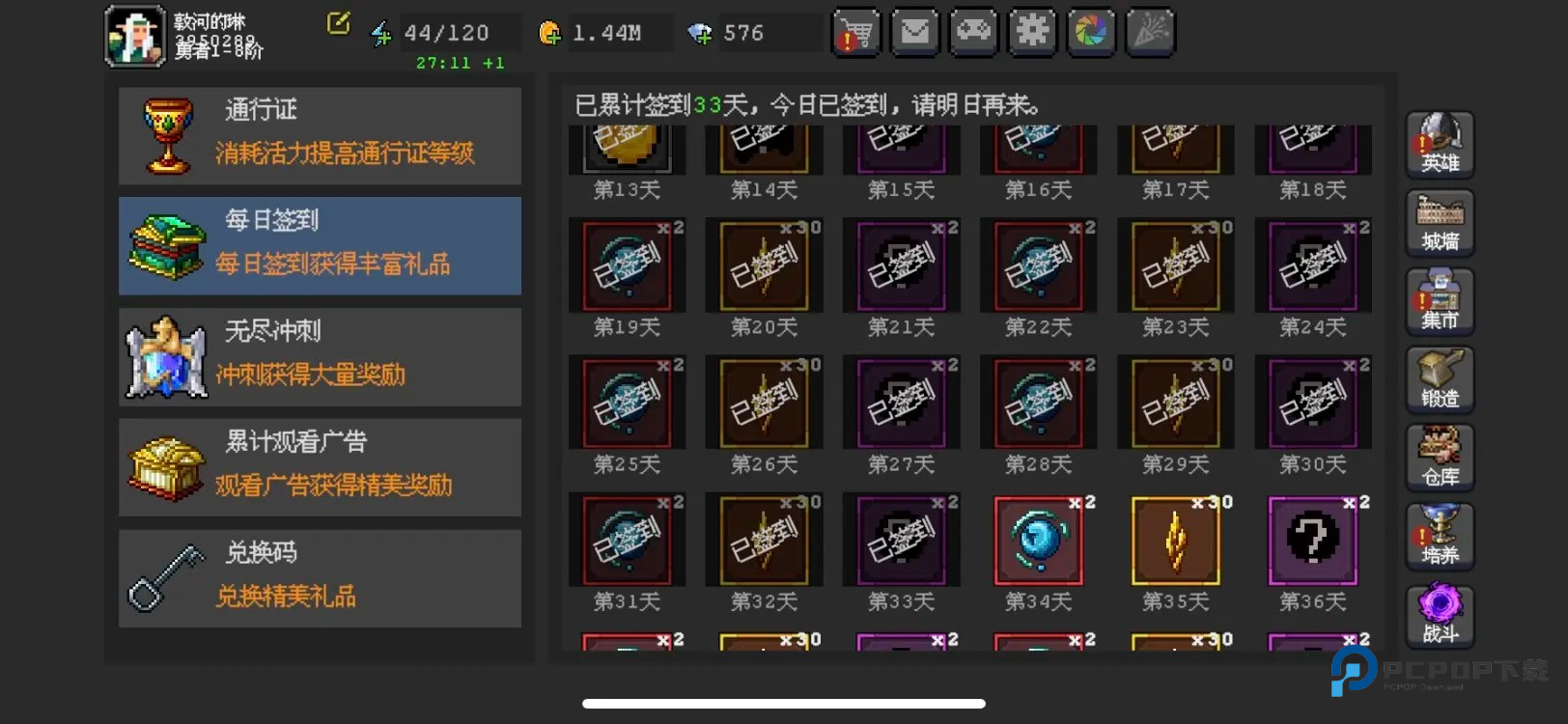Image resolution: width=1568 pixels, height=724 pixels.
Task: Open the mail envelope inbox
Action: tap(914, 33)
